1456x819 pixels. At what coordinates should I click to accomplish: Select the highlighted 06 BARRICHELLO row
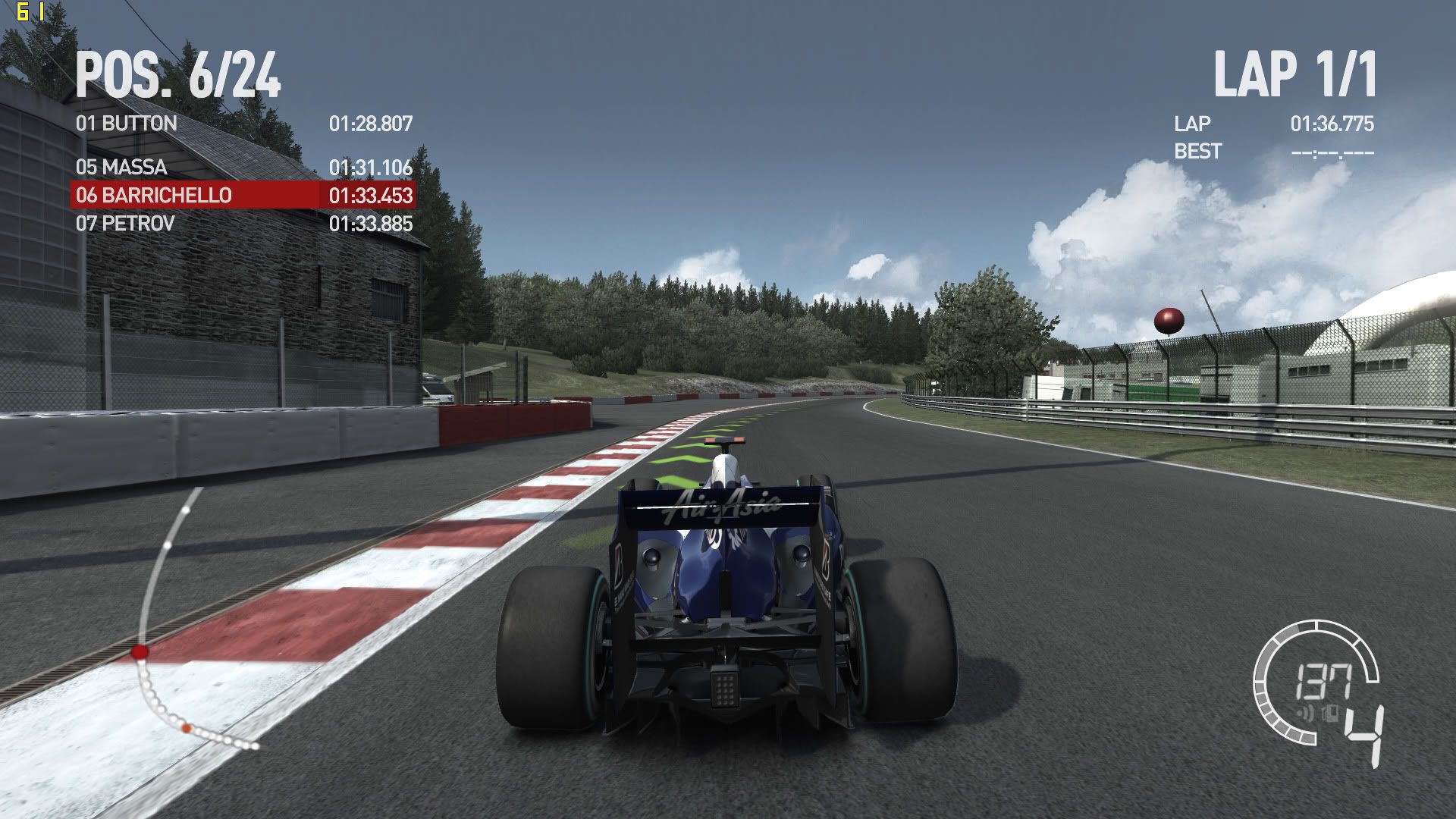click(x=243, y=195)
